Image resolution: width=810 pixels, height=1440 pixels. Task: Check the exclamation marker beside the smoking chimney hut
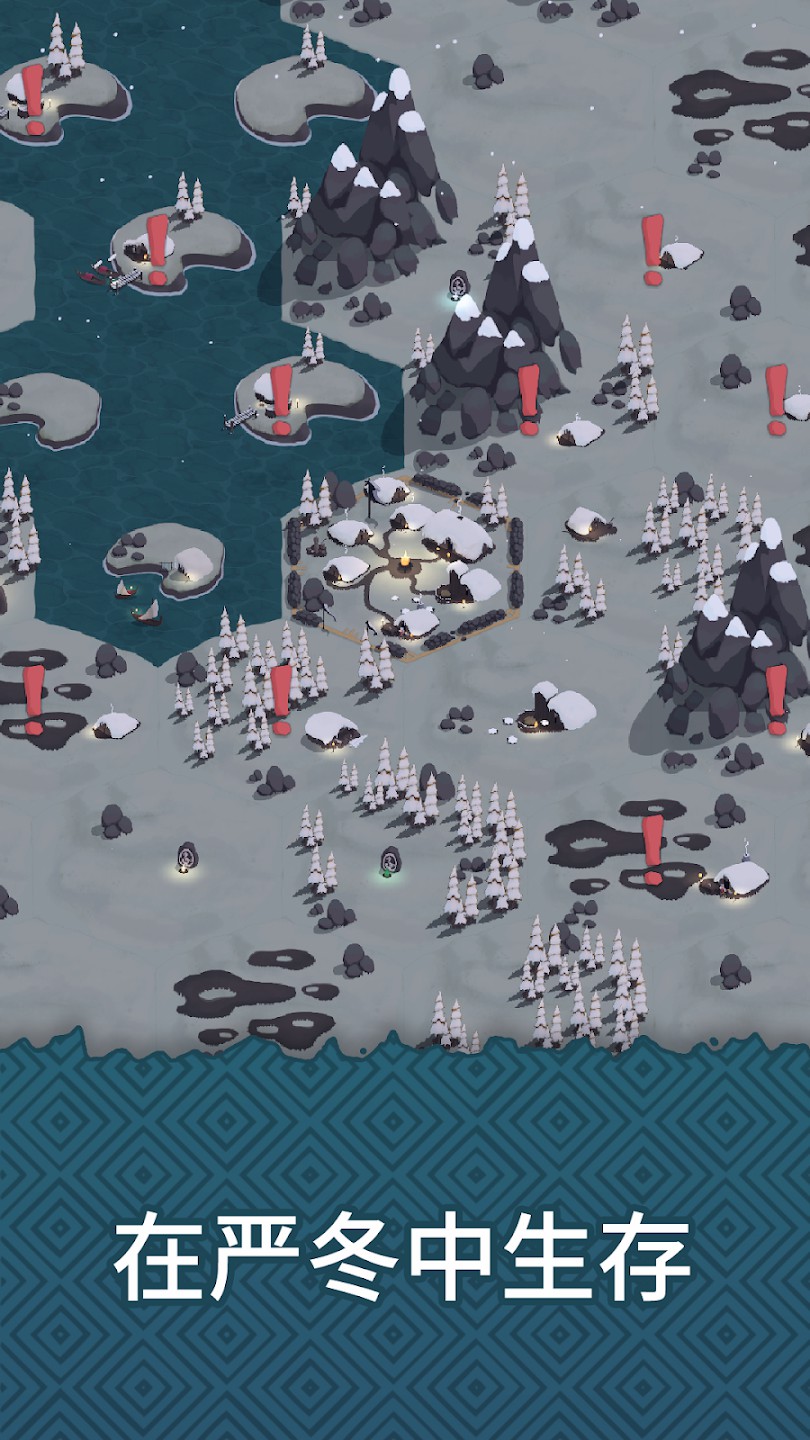652,848
